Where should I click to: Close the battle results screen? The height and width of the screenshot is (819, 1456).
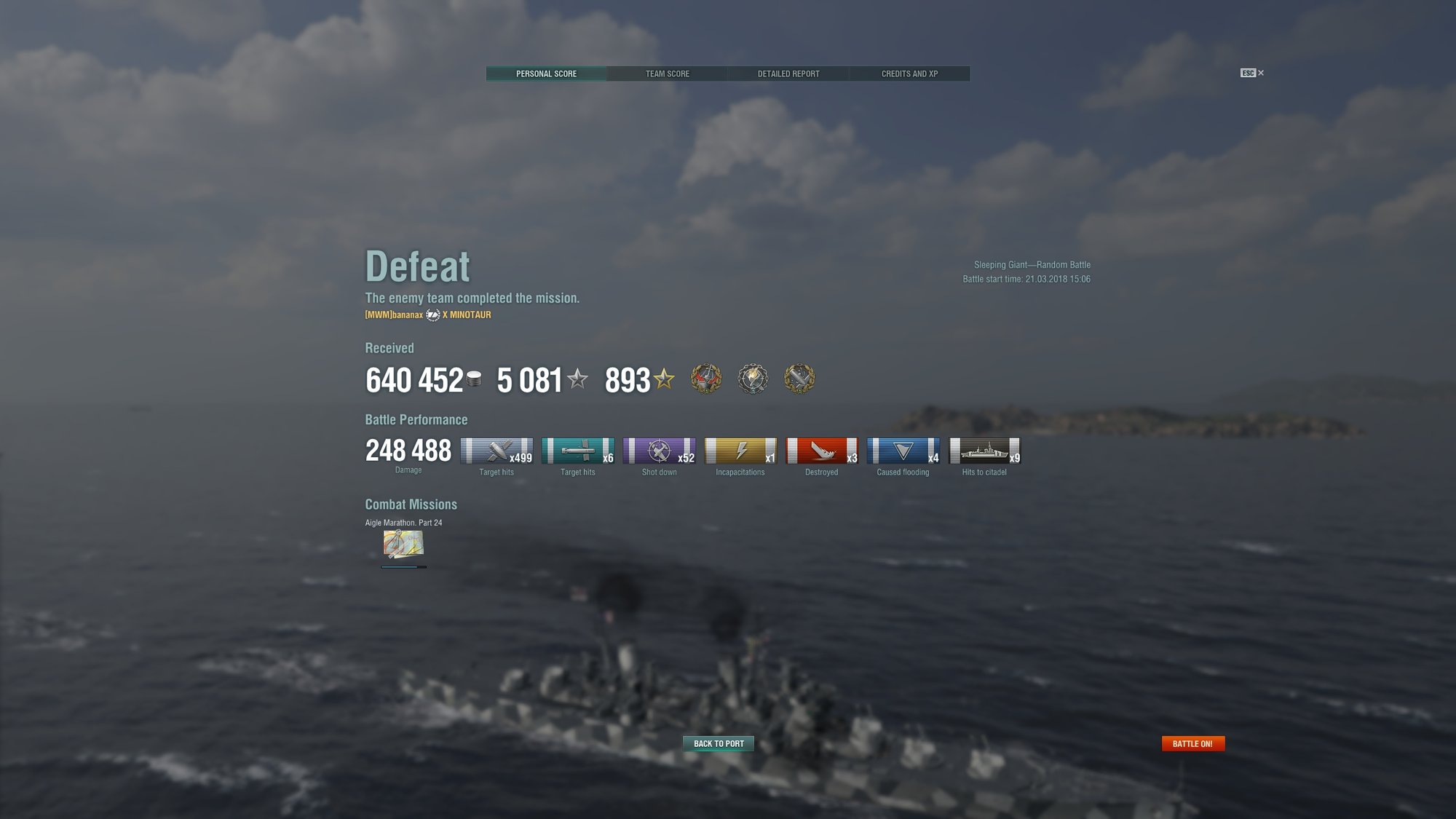1260,73
